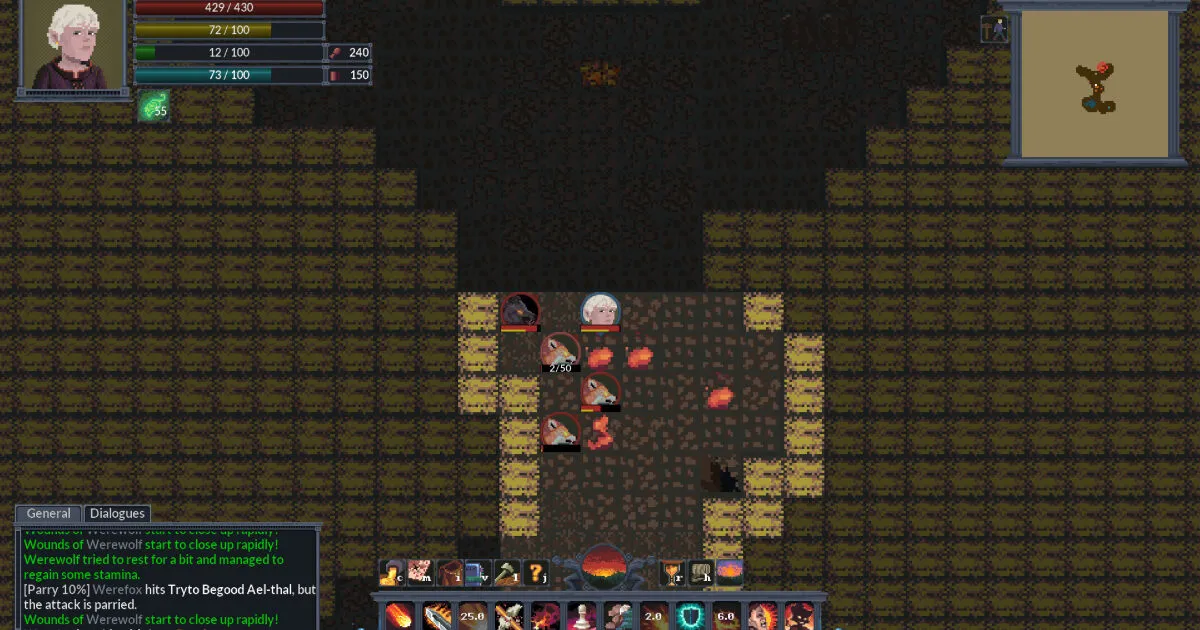Screen dimensions: 1200x630
Task: Open the character button marked c
Action: click(x=391, y=573)
